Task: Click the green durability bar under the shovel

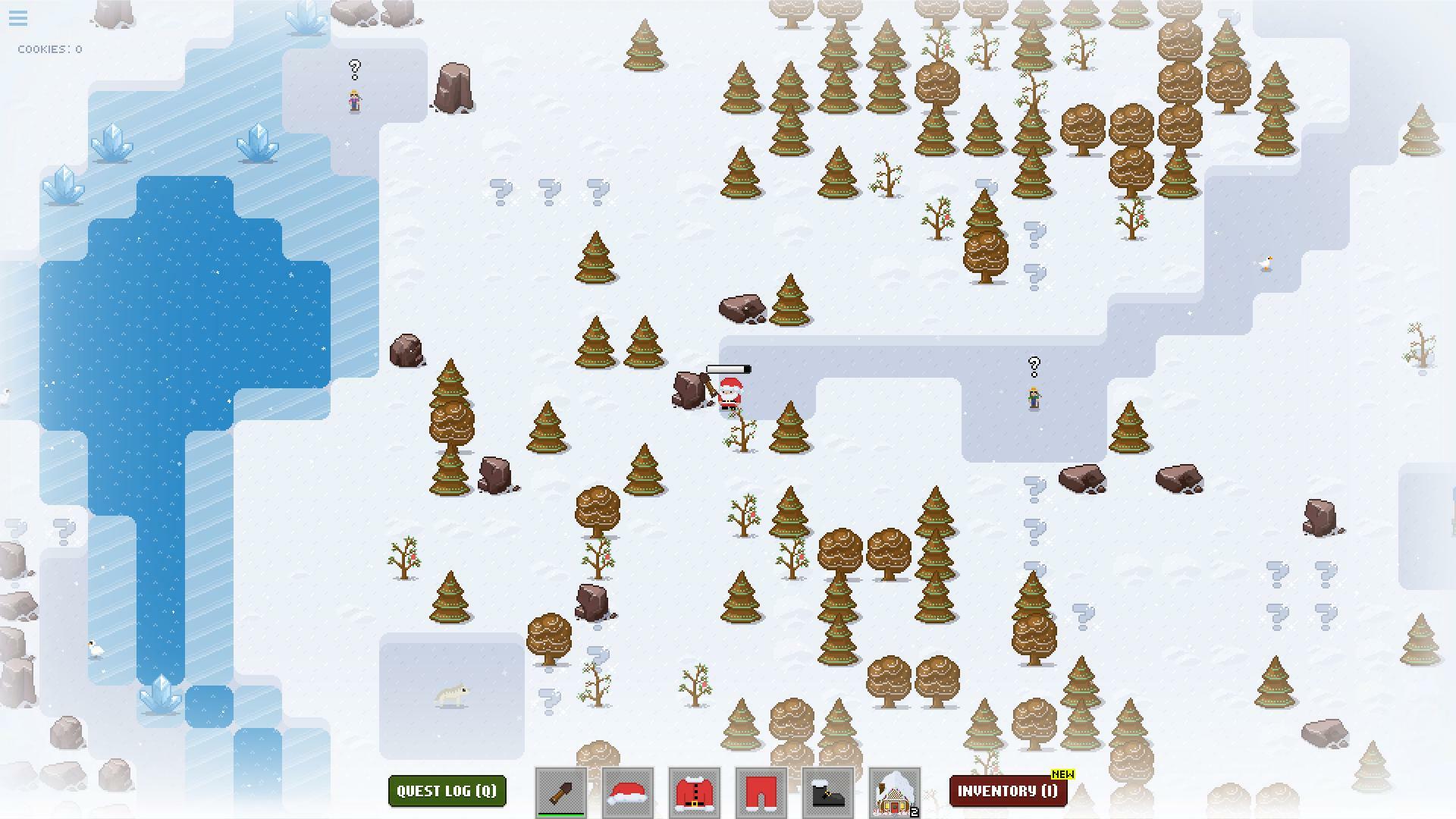Action: pyautogui.click(x=560, y=815)
